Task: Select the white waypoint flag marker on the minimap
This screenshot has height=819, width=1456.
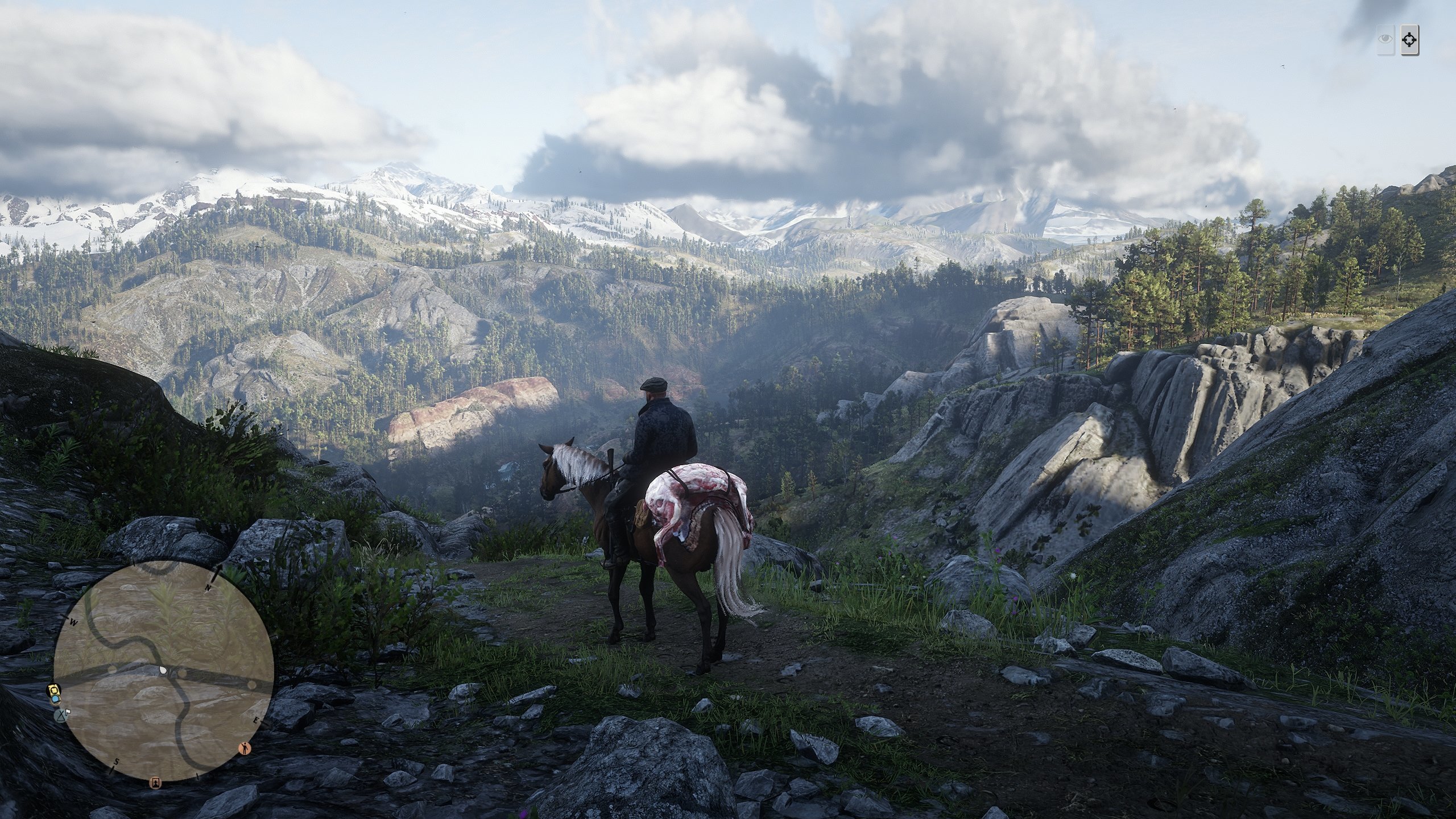Action: 68,712
